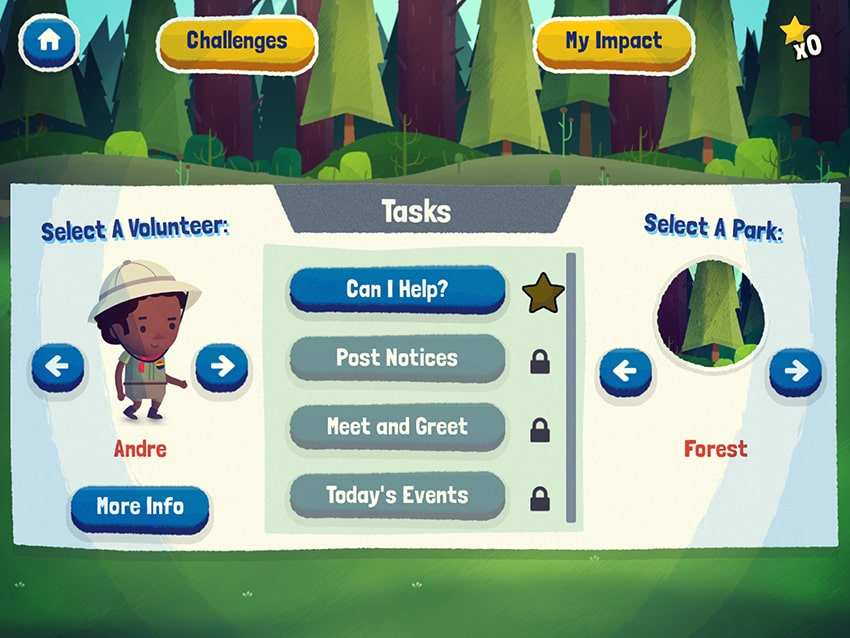Image resolution: width=850 pixels, height=638 pixels.
Task: Click the Forest park thumbnail
Action: tap(711, 312)
